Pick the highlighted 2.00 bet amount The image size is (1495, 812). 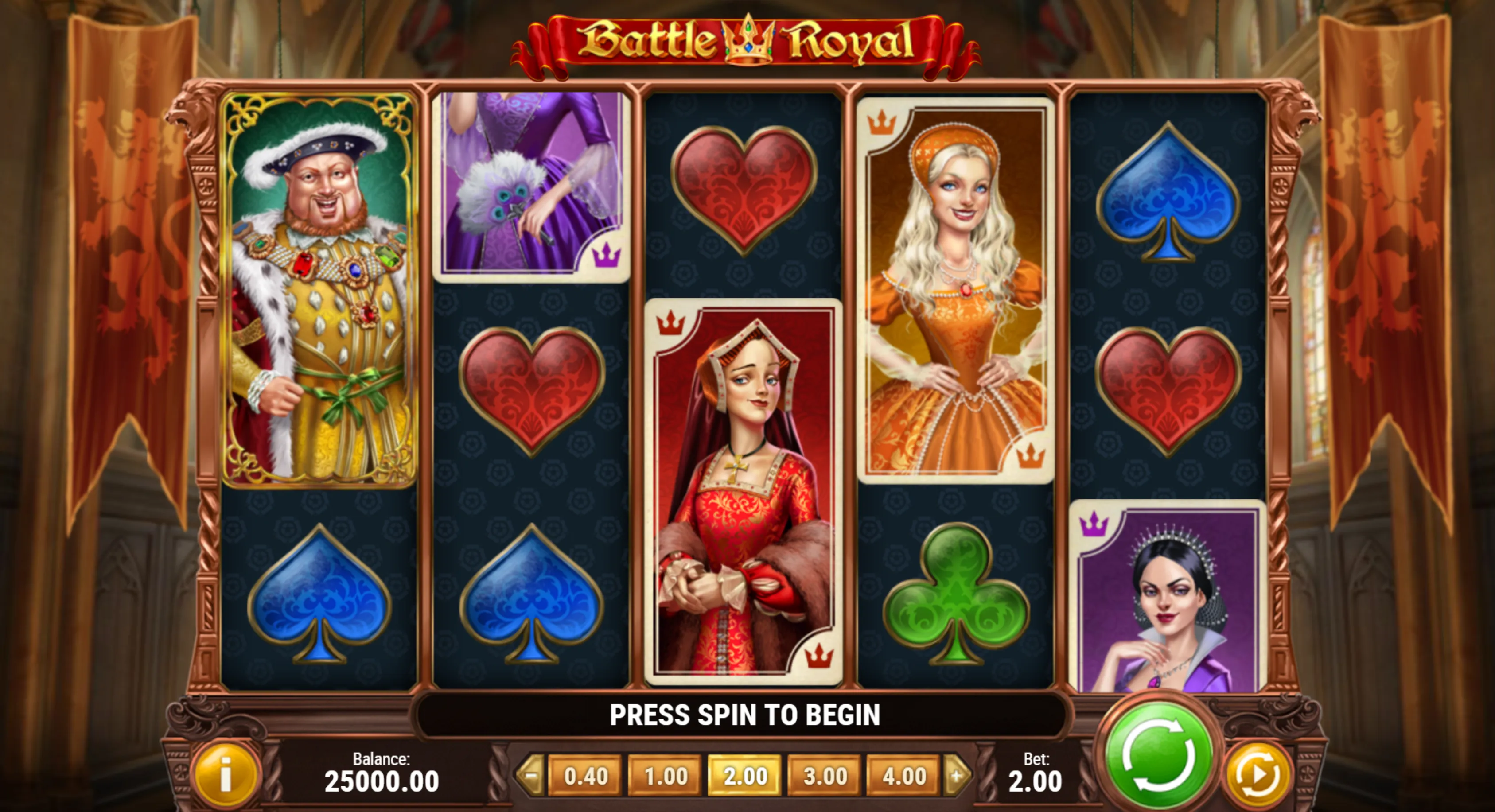tap(745, 776)
